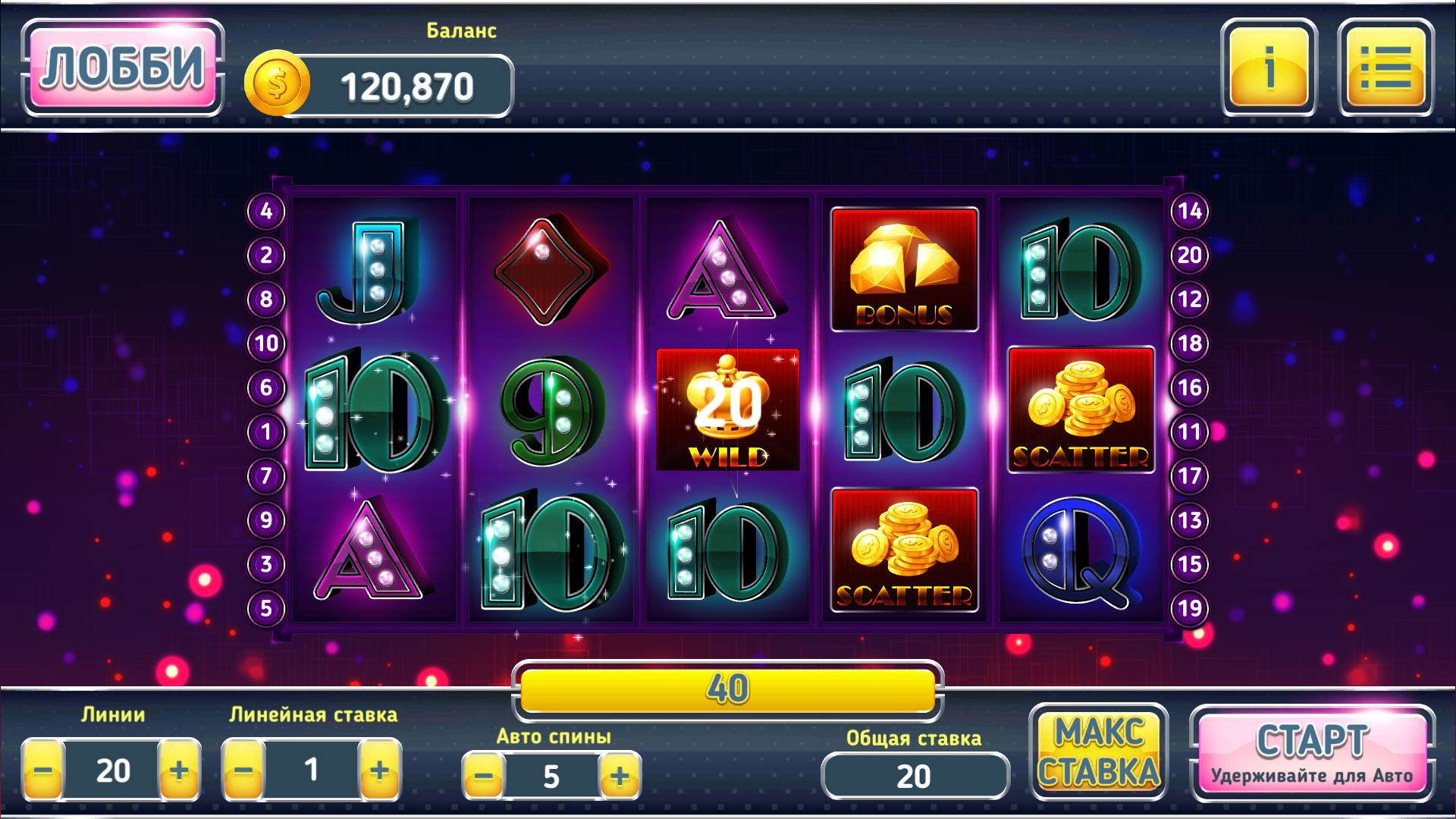Increase Линии with the plus button
Screen dimensions: 1456x819
click(x=179, y=770)
